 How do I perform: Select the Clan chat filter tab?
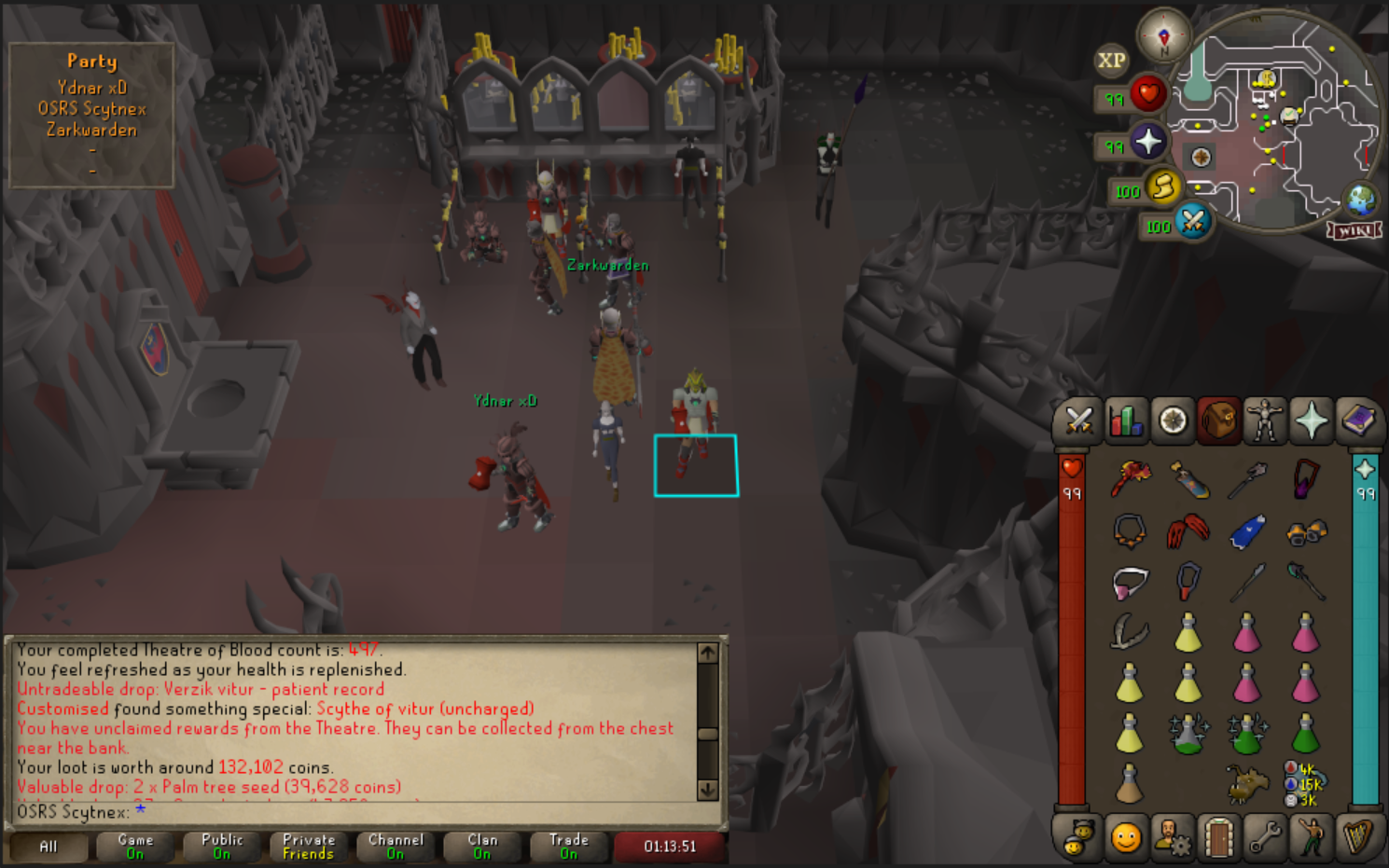(482, 847)
